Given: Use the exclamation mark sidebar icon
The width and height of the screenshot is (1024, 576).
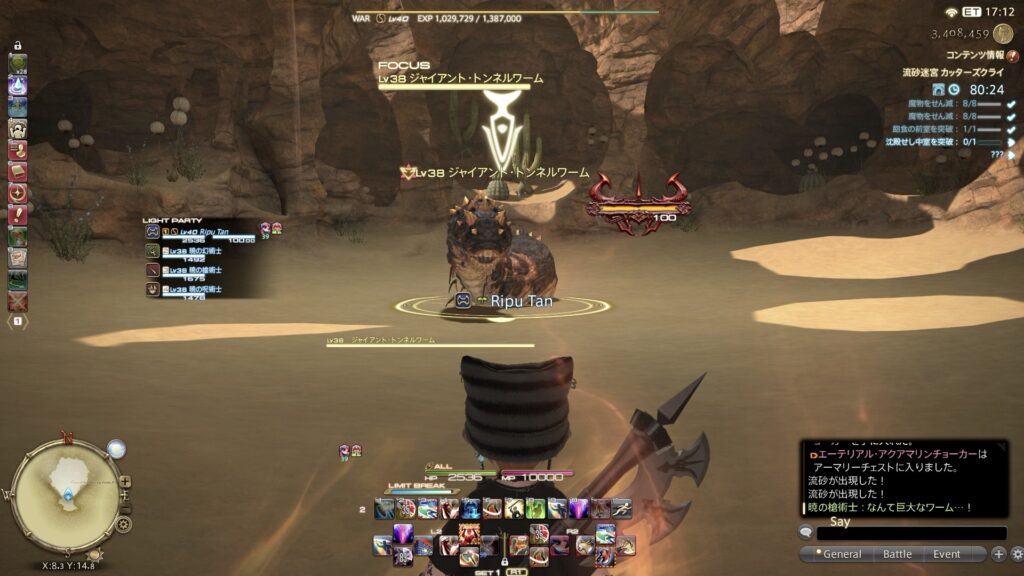Looking at the screenshot, I should 17,215.
